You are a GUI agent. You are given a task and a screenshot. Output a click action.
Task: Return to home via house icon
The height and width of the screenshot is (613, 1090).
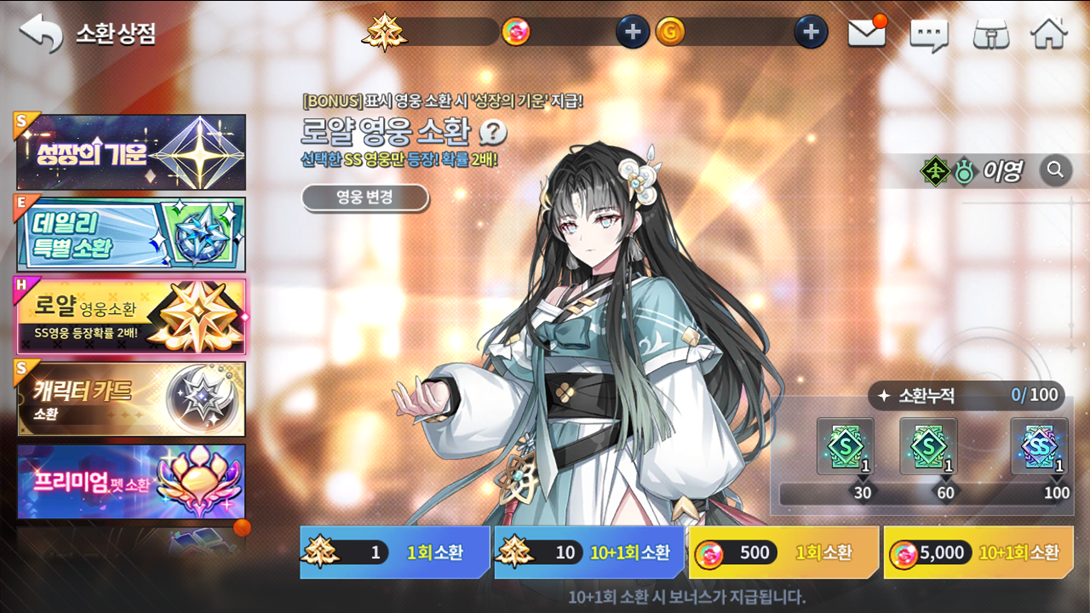(1049, 33)
